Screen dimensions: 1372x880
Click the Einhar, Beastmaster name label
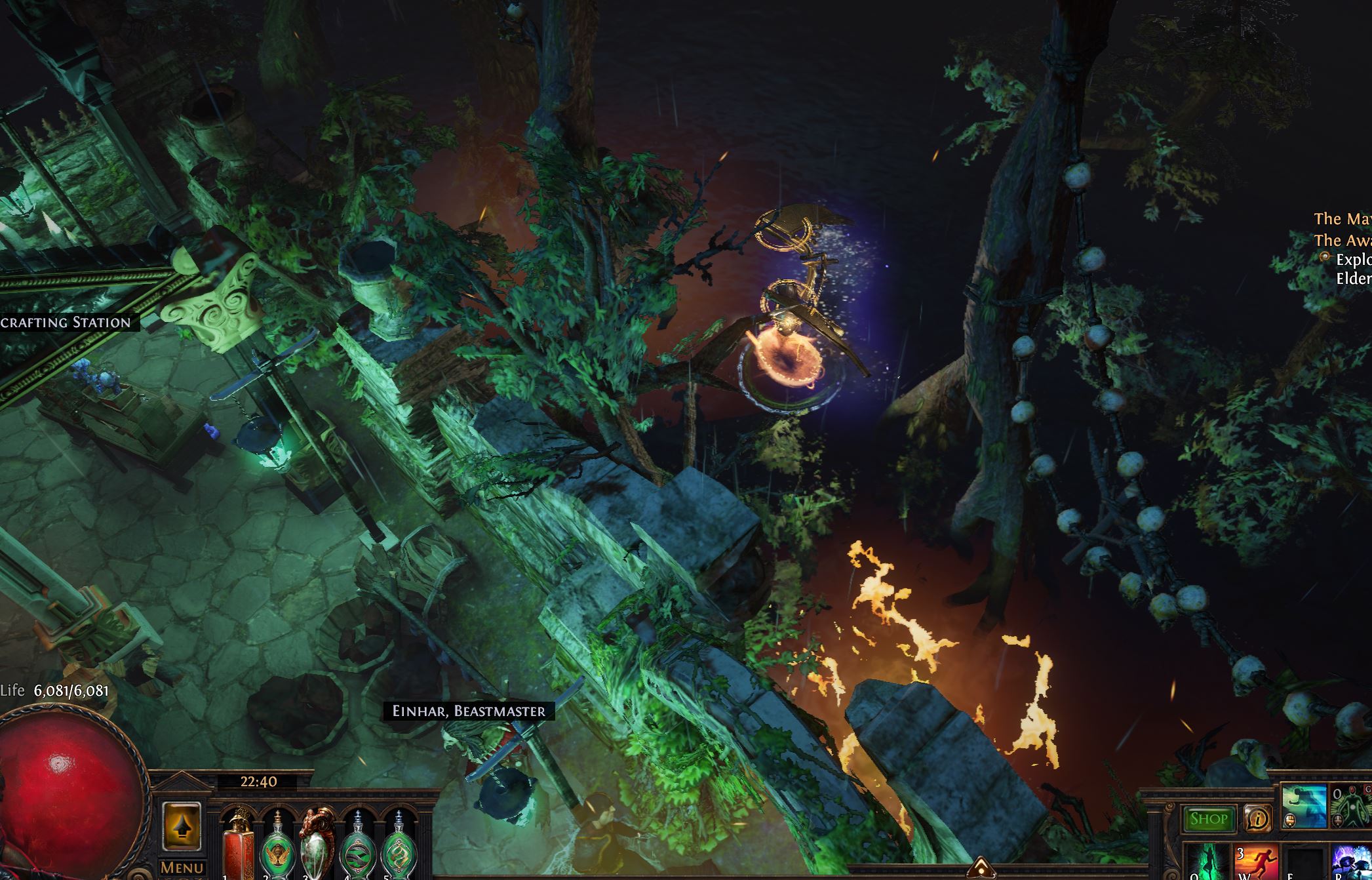click(469, 711)
